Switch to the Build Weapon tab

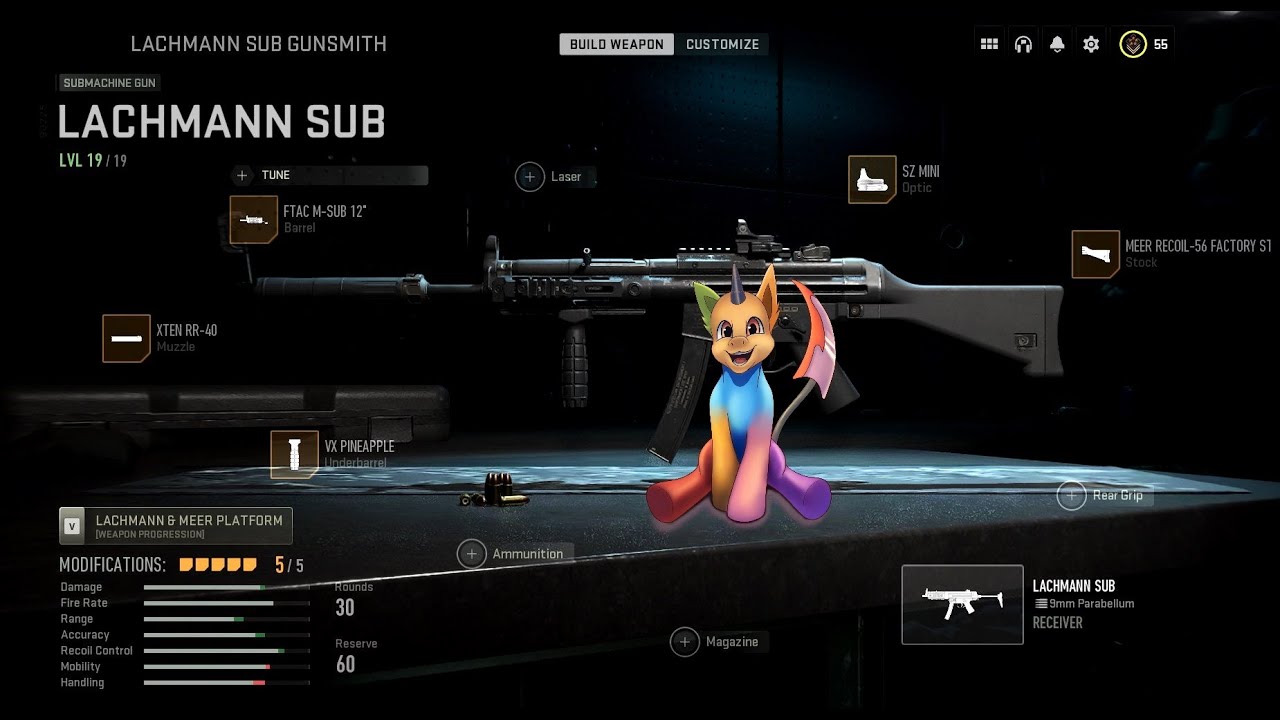(x=616, y=44)
